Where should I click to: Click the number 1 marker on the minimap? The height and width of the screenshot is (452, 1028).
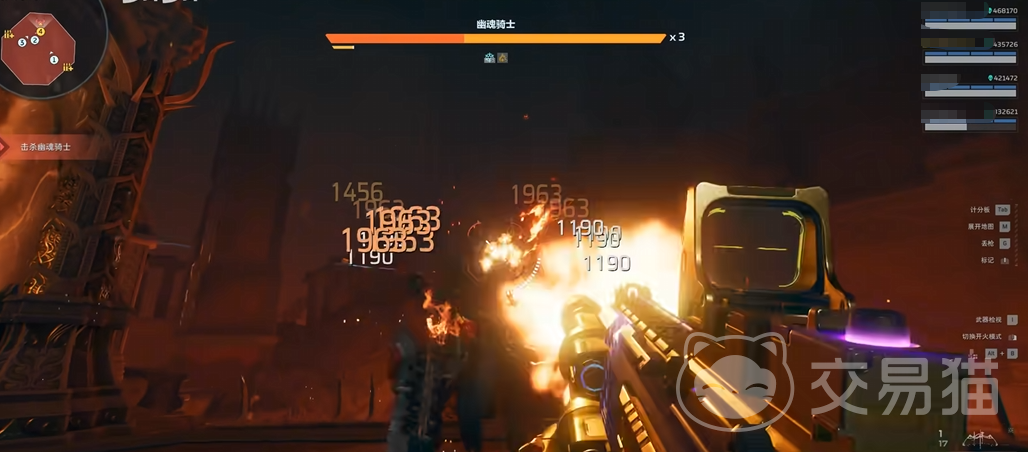54,60
